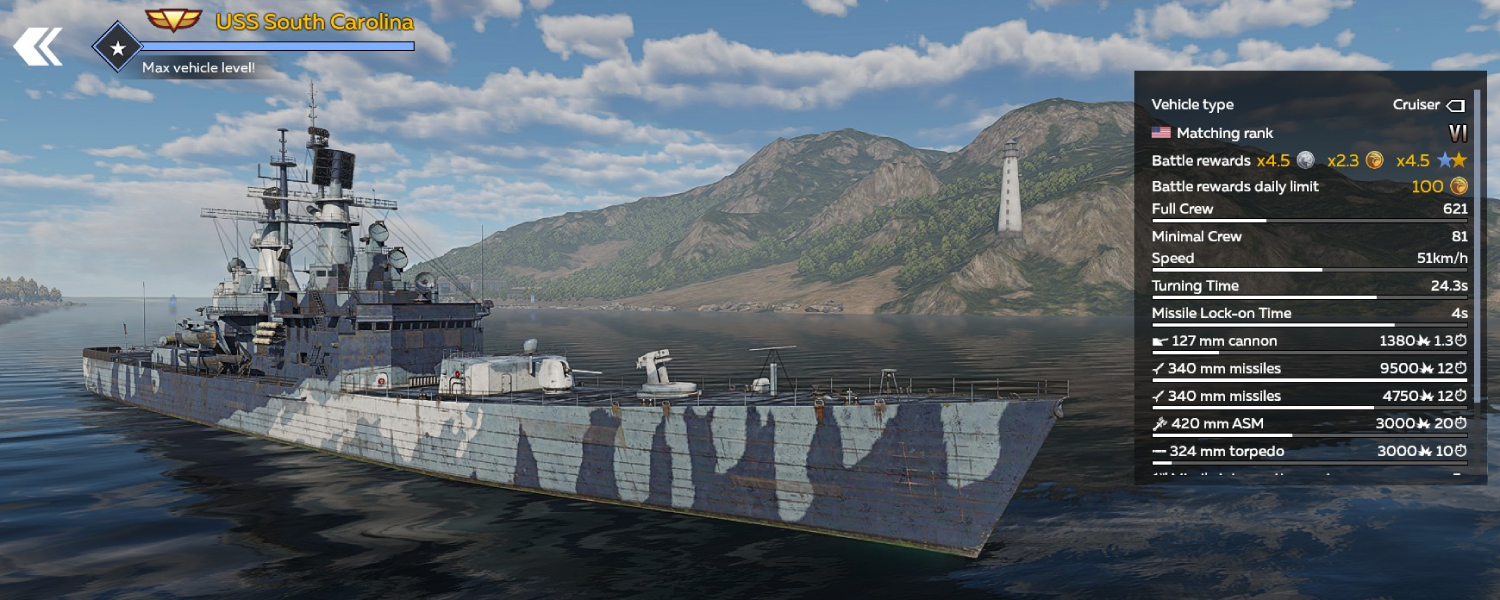Go back using the double chevron arrow
This screenshot has width=1500, height=600.
point(37,46)
